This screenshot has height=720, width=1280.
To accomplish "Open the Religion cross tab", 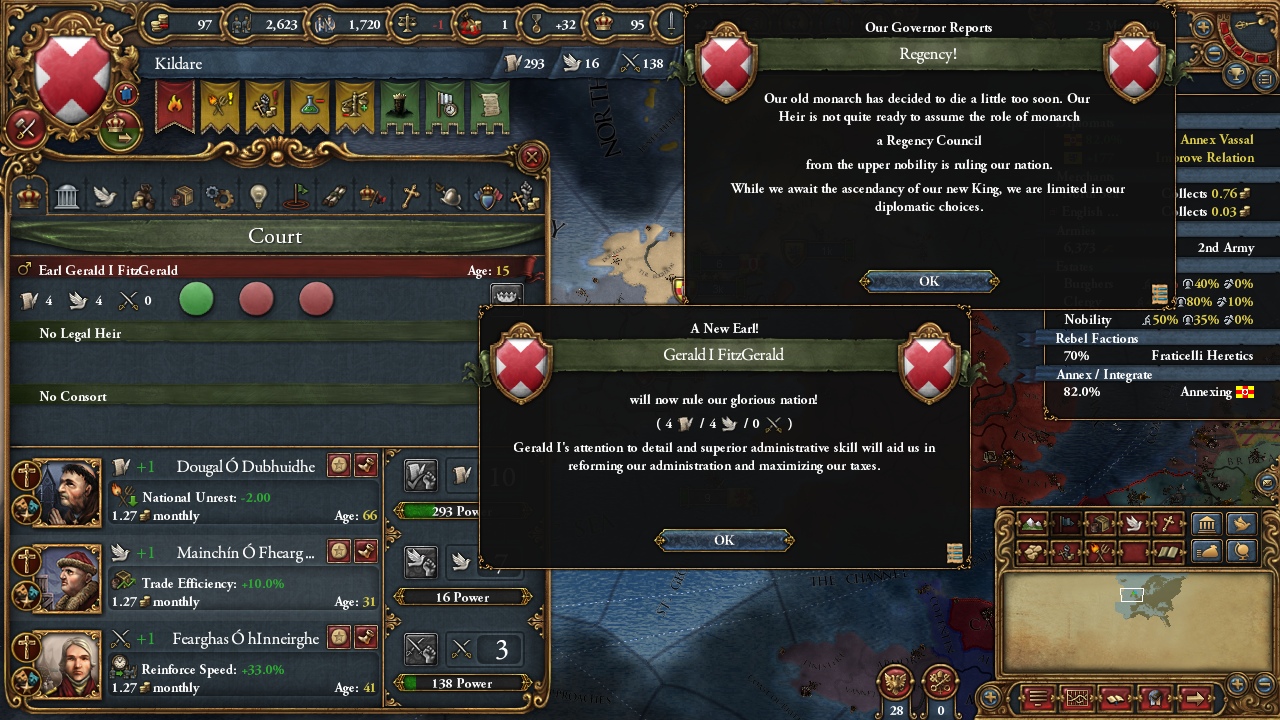I will (x=410, y=195).
